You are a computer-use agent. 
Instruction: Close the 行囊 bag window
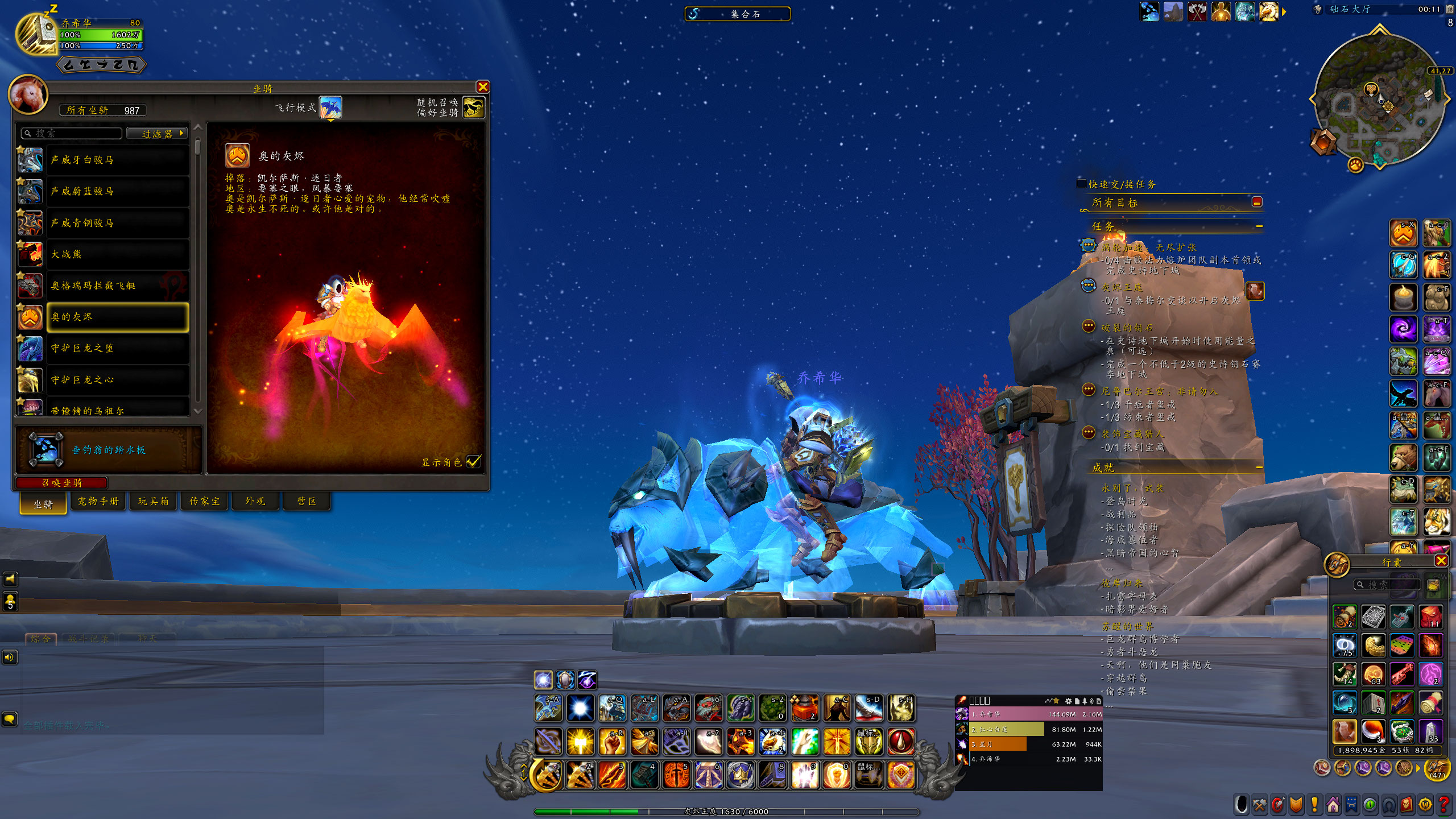tap(1441, 561)
